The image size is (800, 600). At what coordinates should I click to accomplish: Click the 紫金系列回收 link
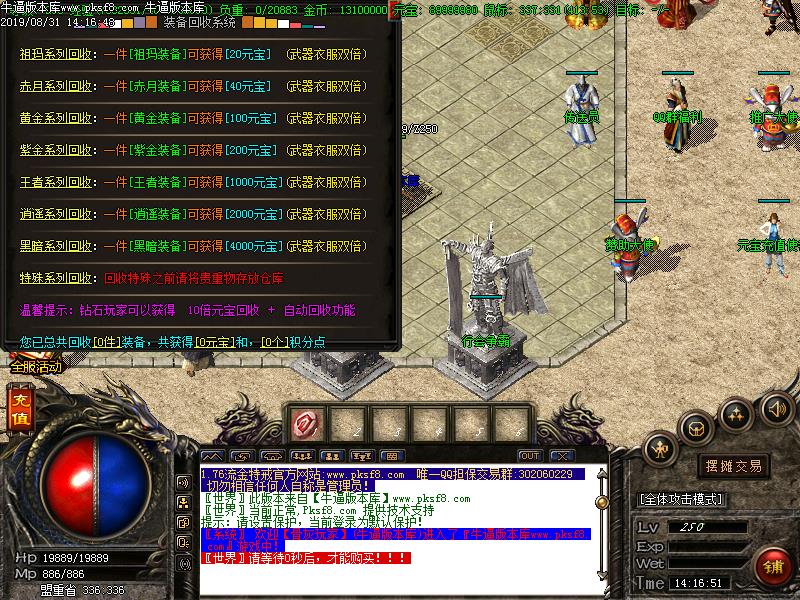click(58, 150)
